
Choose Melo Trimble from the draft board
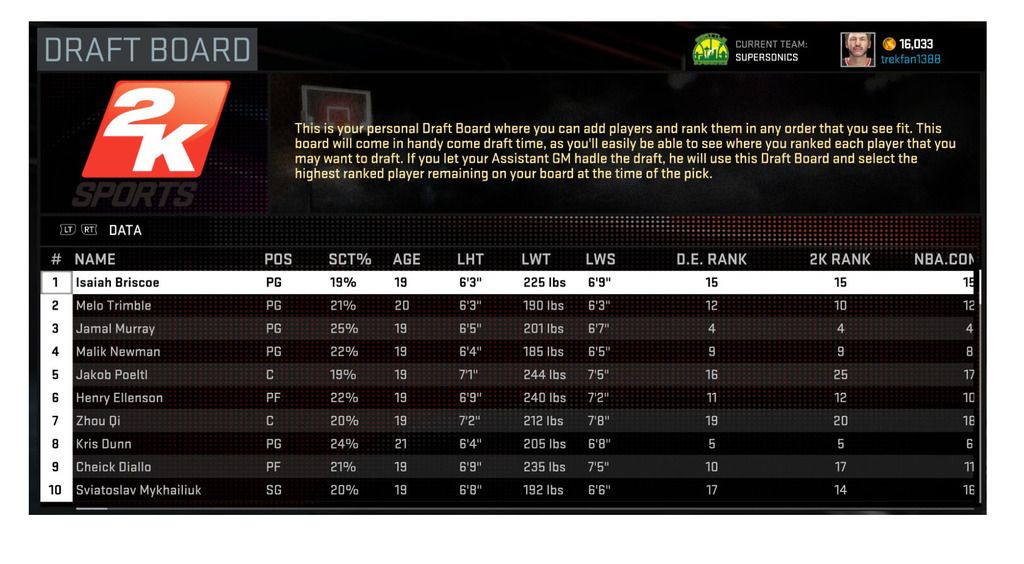[x=113, y=306]
